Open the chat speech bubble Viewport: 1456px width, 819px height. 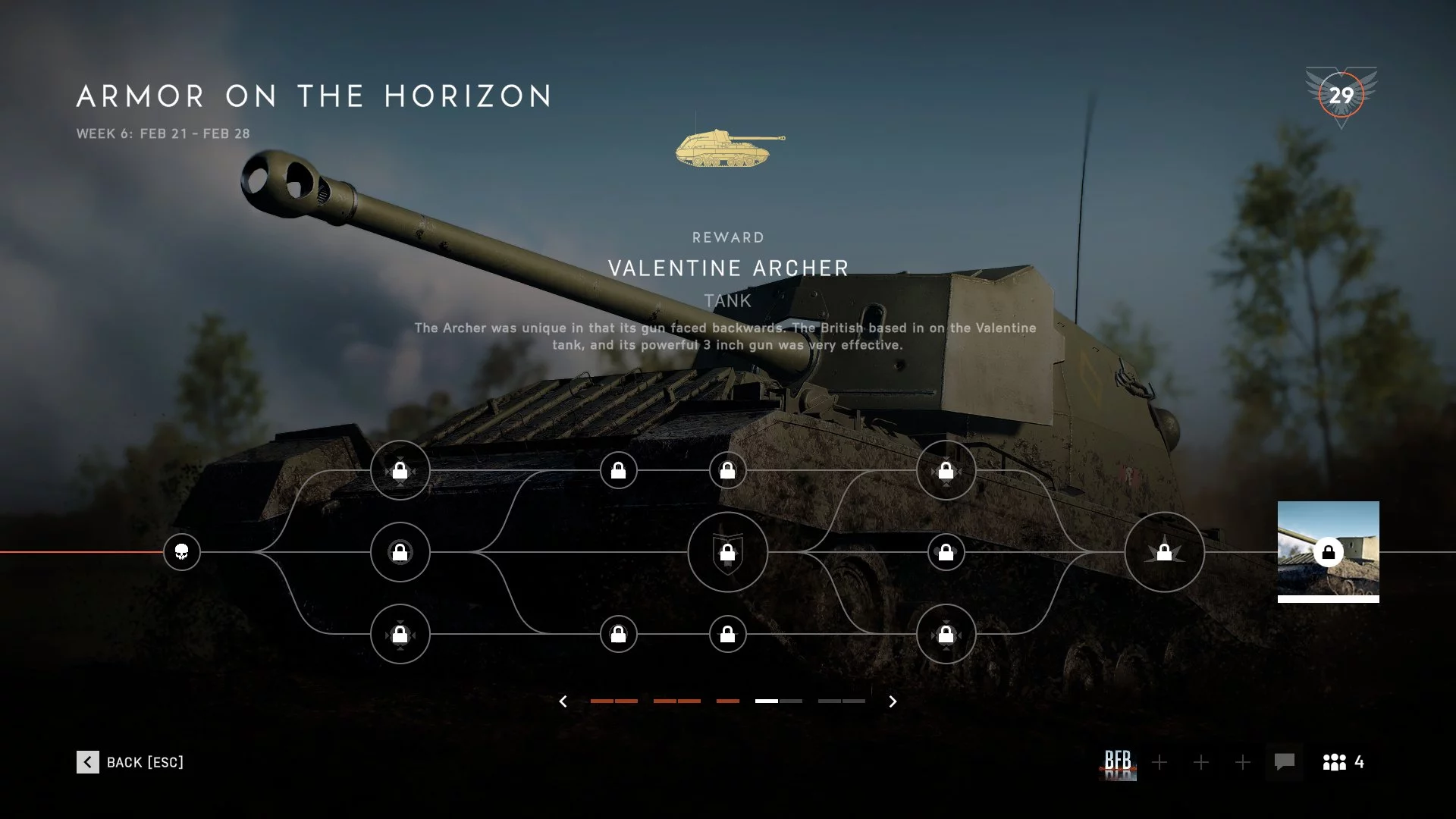[1284, 761]
